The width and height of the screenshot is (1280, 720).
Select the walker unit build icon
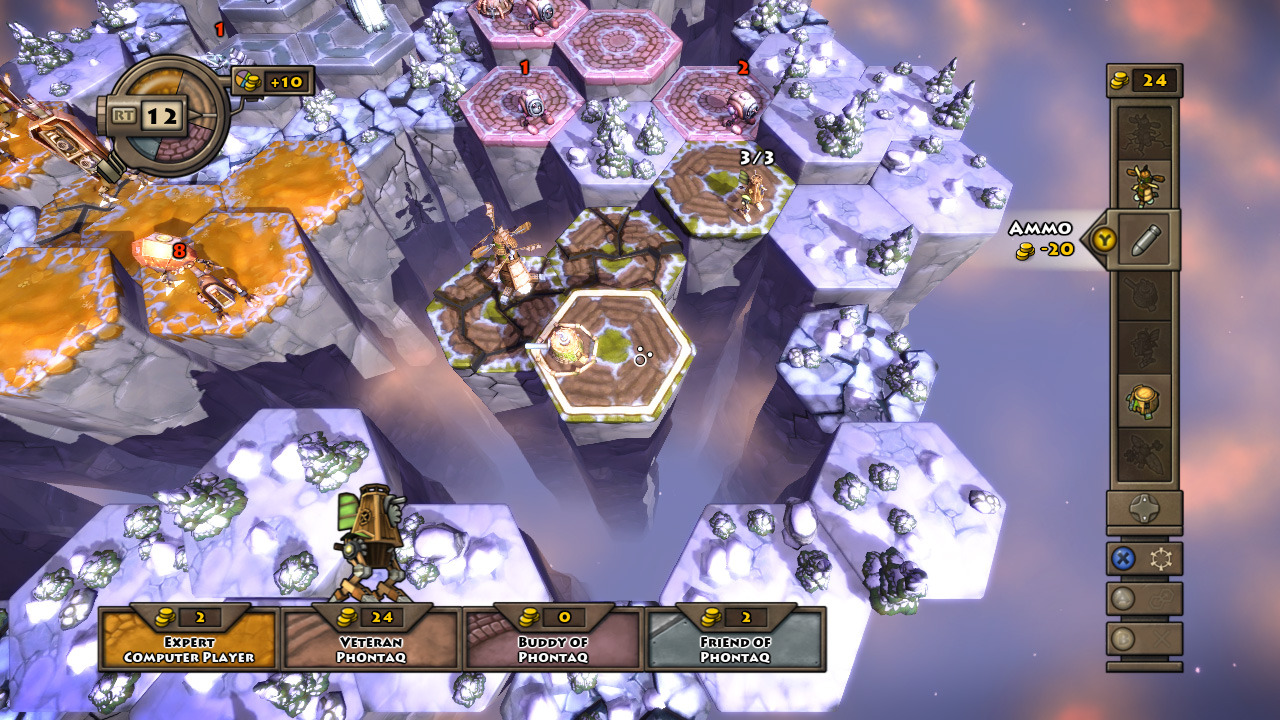click(x=1144, y=184)
